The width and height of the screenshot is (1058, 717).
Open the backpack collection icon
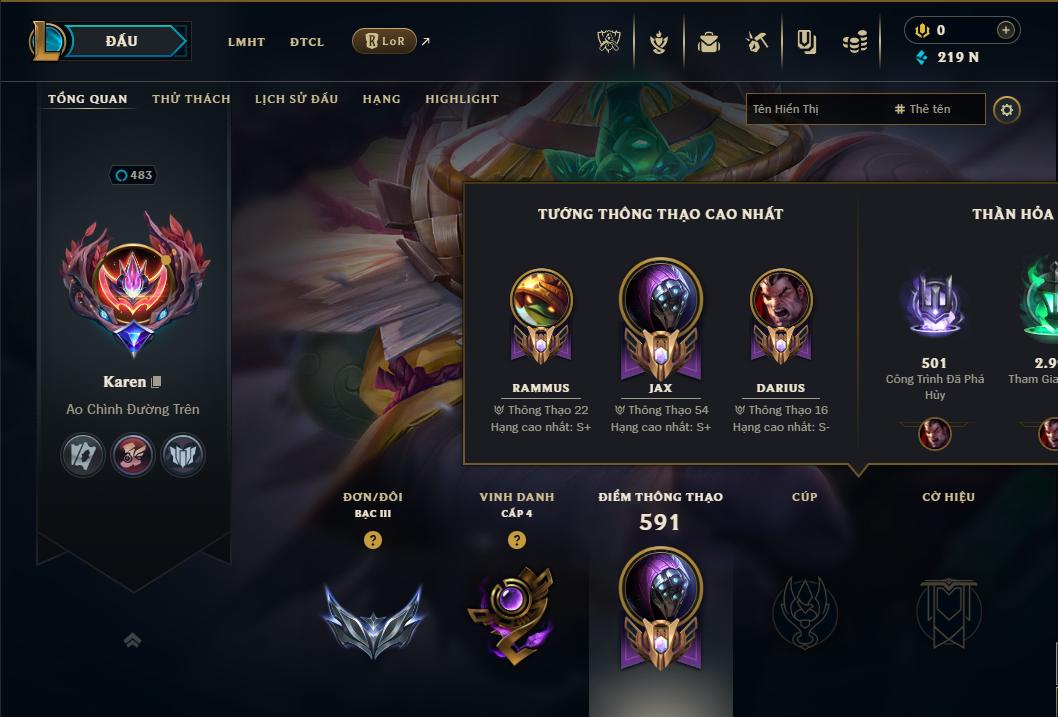point(708,42)
